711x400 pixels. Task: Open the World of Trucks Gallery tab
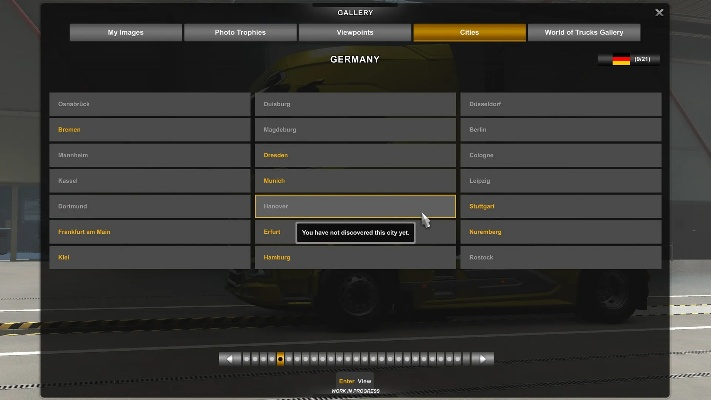point(583,33)
